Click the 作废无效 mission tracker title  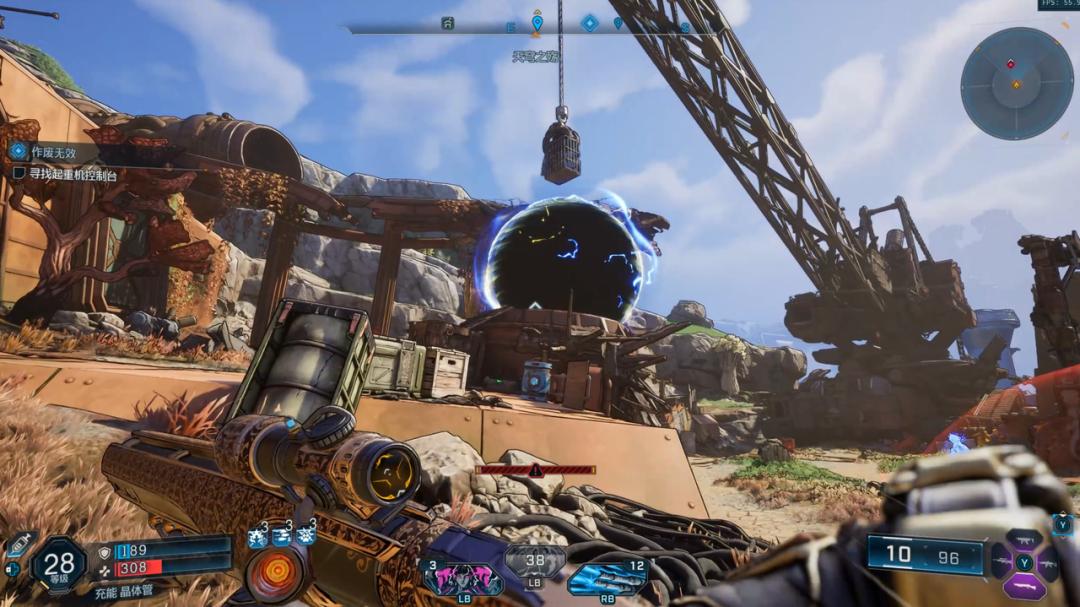pyautogui.click(x=56, y=151)
